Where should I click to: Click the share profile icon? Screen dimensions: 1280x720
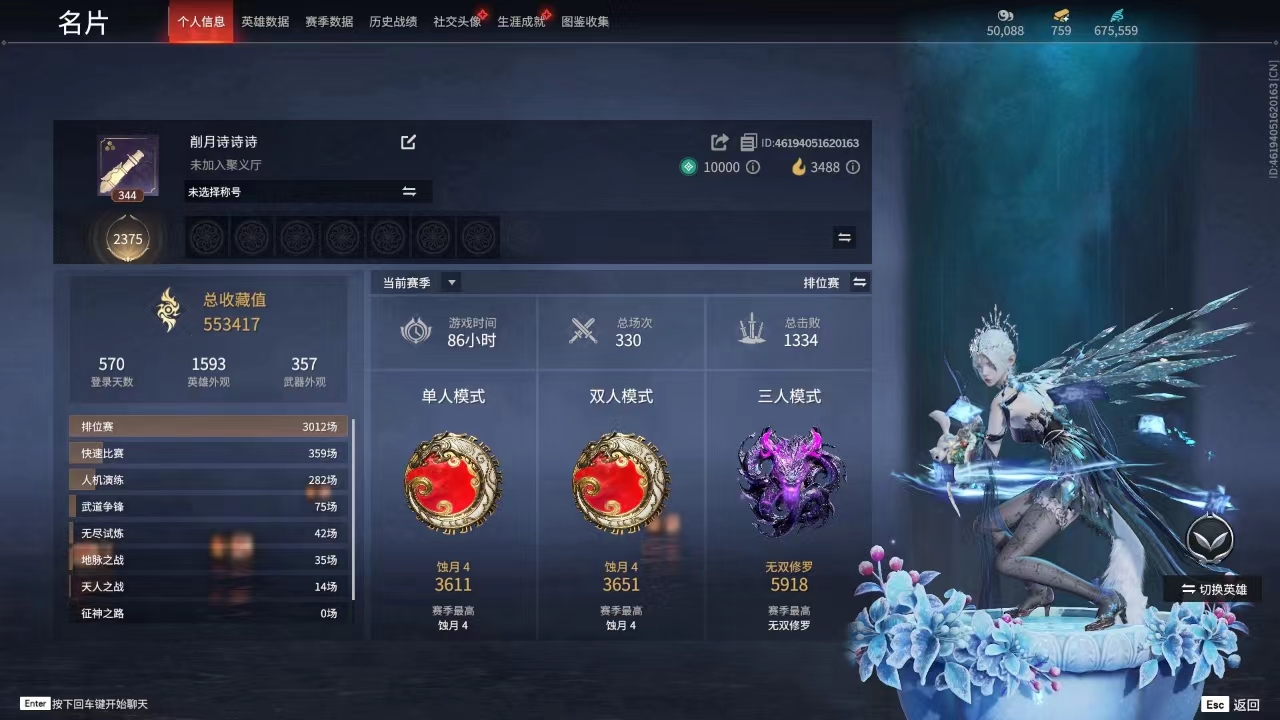point(718,142)
